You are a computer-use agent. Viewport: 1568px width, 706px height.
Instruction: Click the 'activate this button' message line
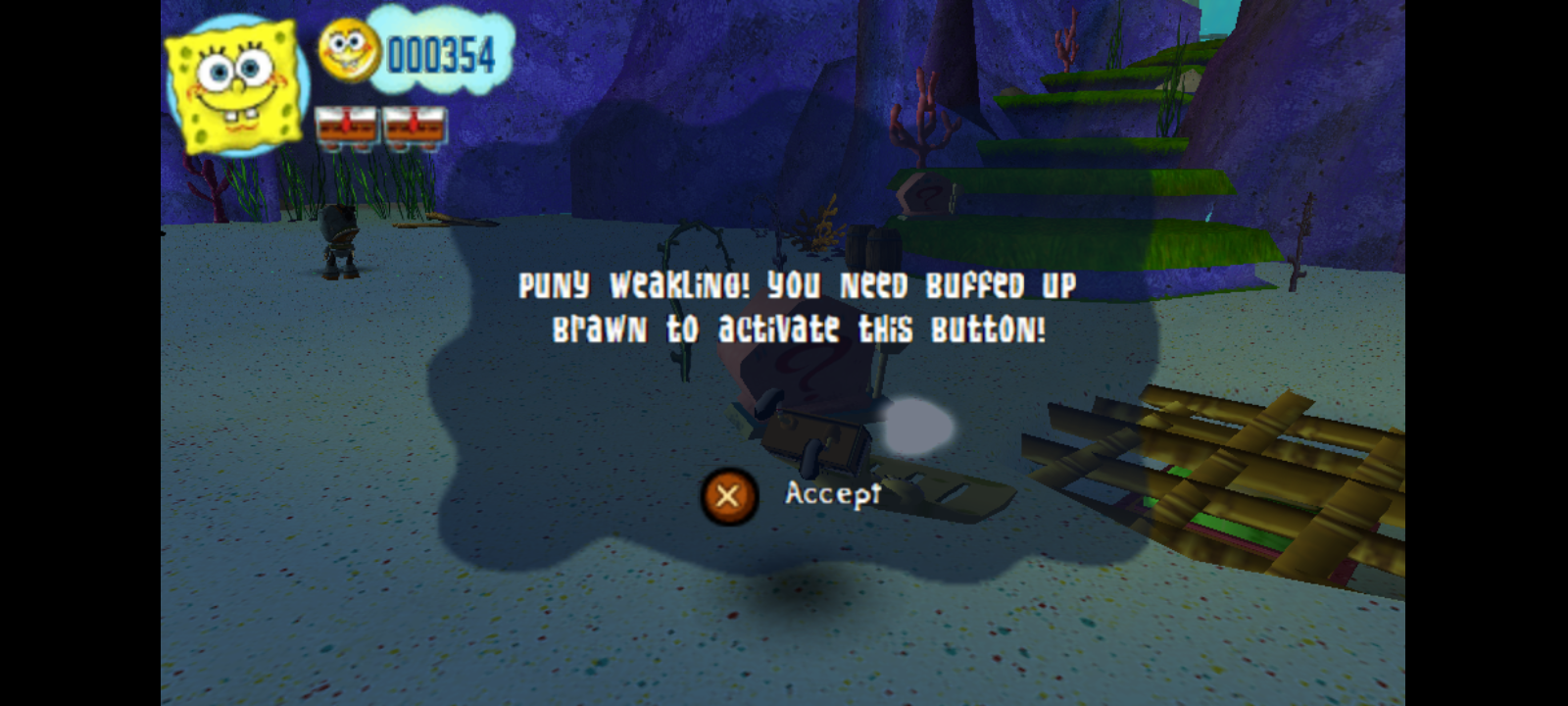tap(801, 329)
